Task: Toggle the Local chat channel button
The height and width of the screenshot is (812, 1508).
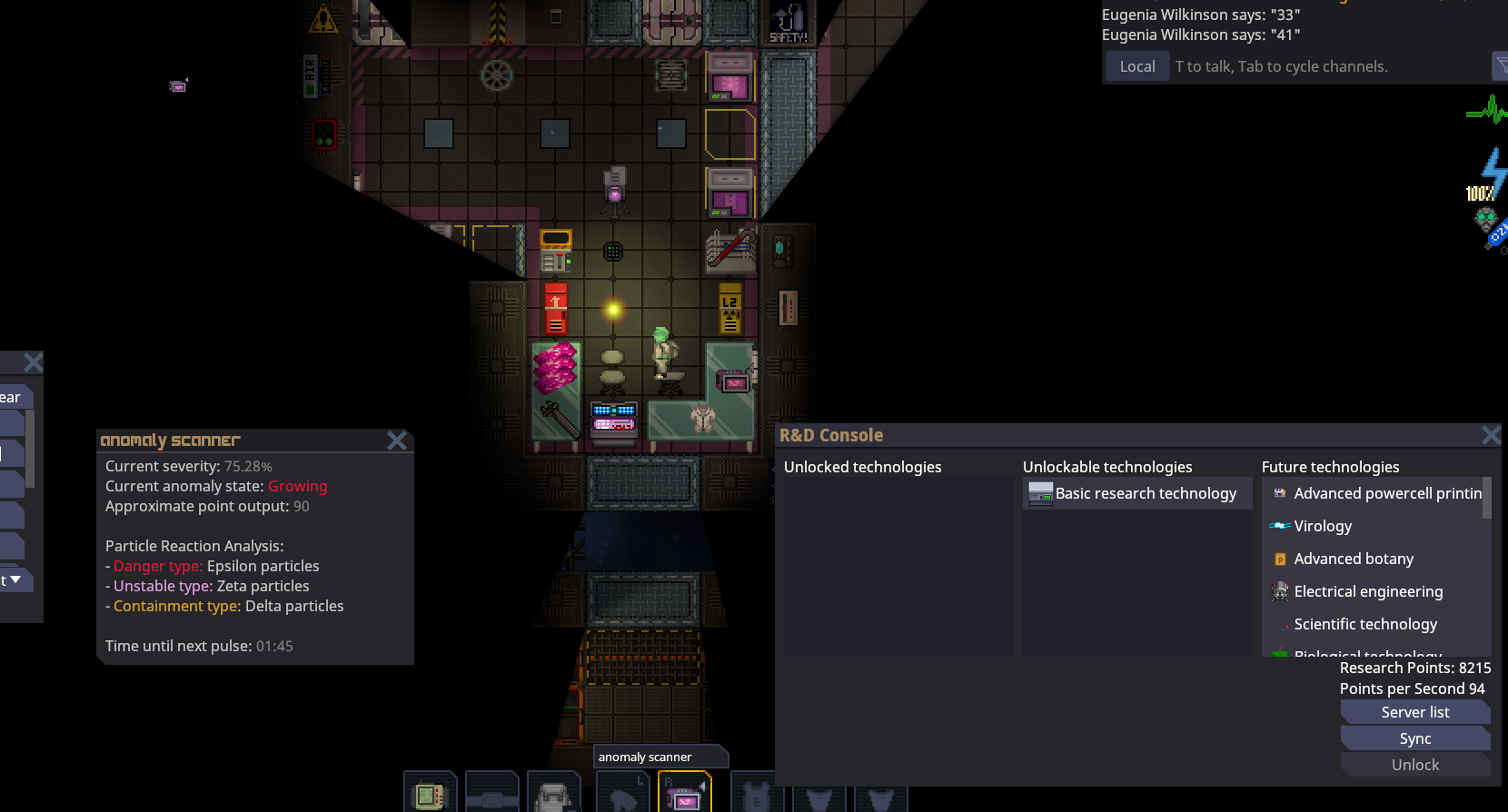Action: (1136, 65)
